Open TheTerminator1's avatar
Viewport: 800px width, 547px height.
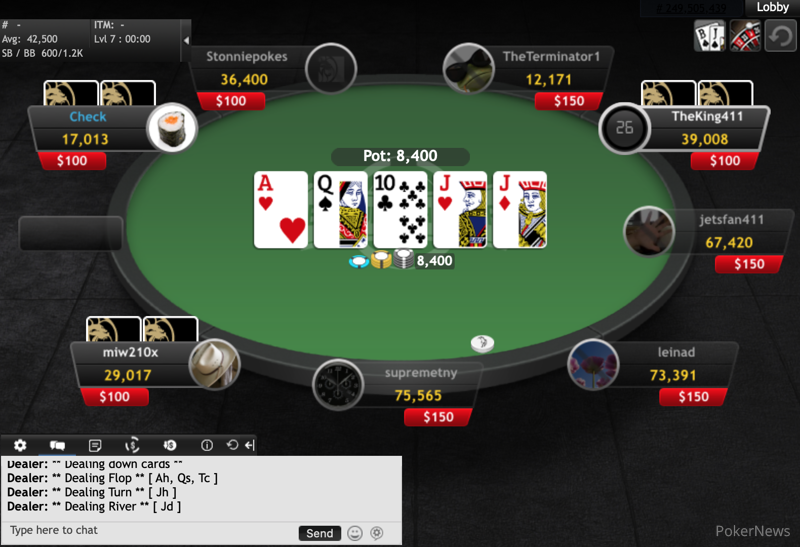point(468,68)
